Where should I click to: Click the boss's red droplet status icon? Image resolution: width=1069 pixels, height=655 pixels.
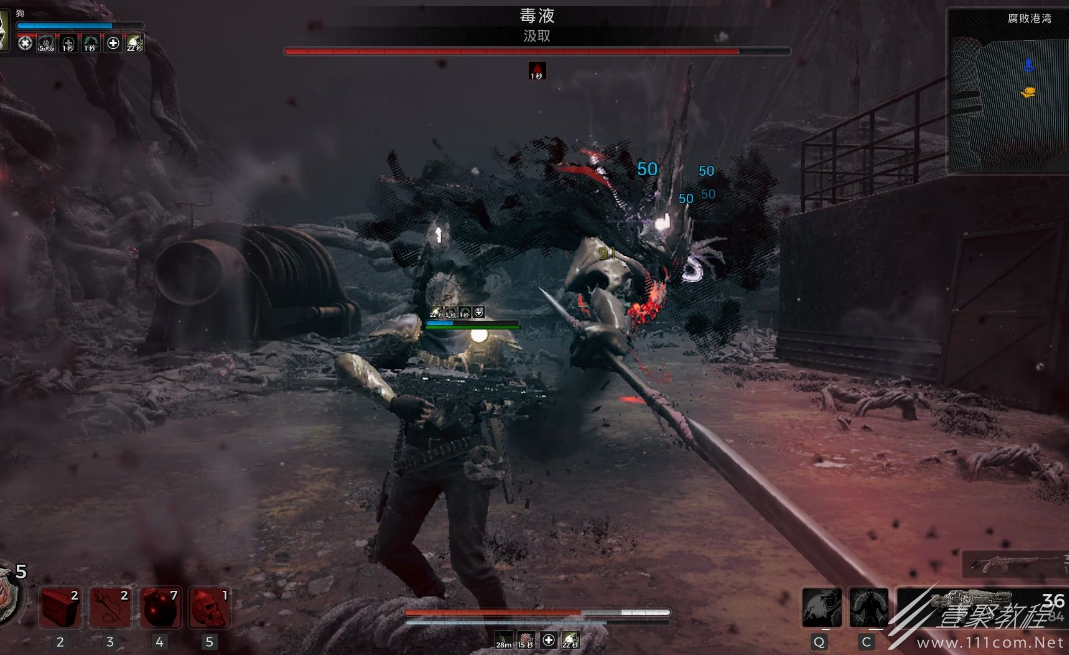pyautogui.click(x=537, y=70)
